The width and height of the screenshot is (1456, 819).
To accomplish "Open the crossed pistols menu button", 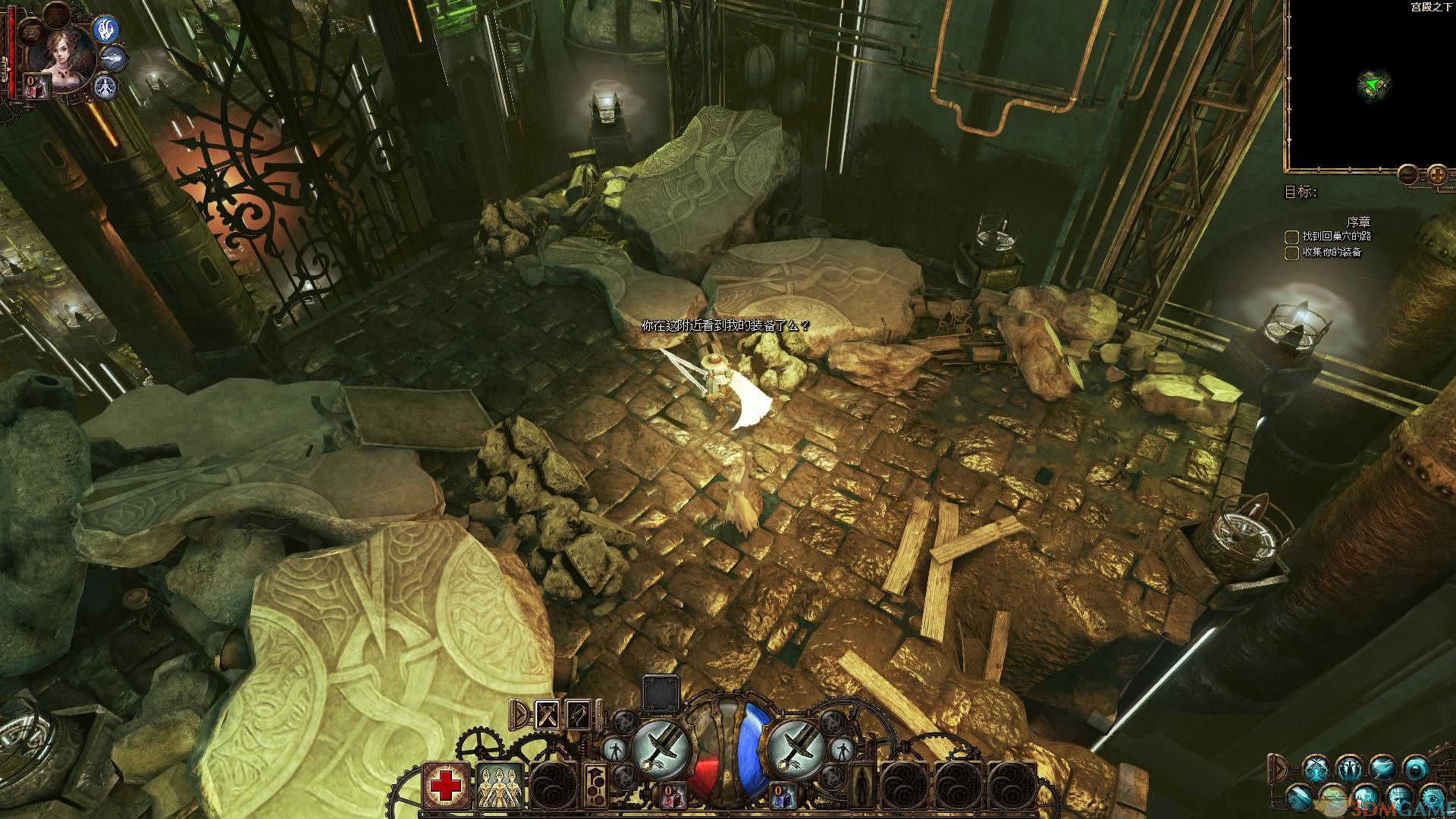I will tap(1316, 770).
